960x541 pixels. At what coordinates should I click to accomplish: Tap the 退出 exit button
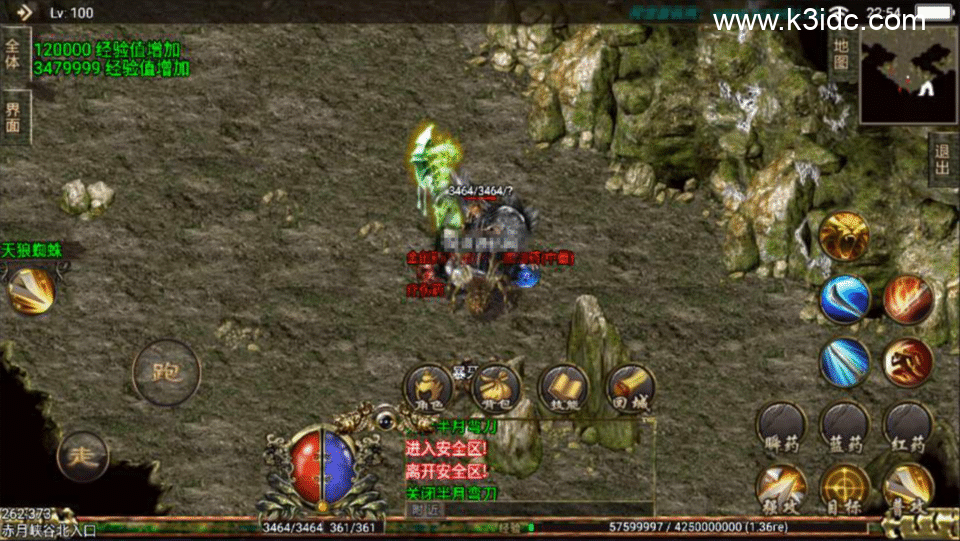pos(942,159)
